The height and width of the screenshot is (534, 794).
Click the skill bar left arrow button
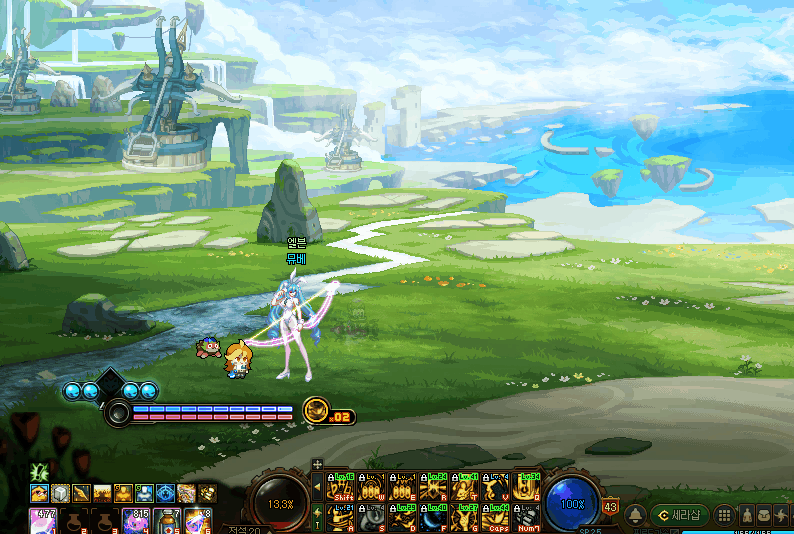[x=318, y=487]
